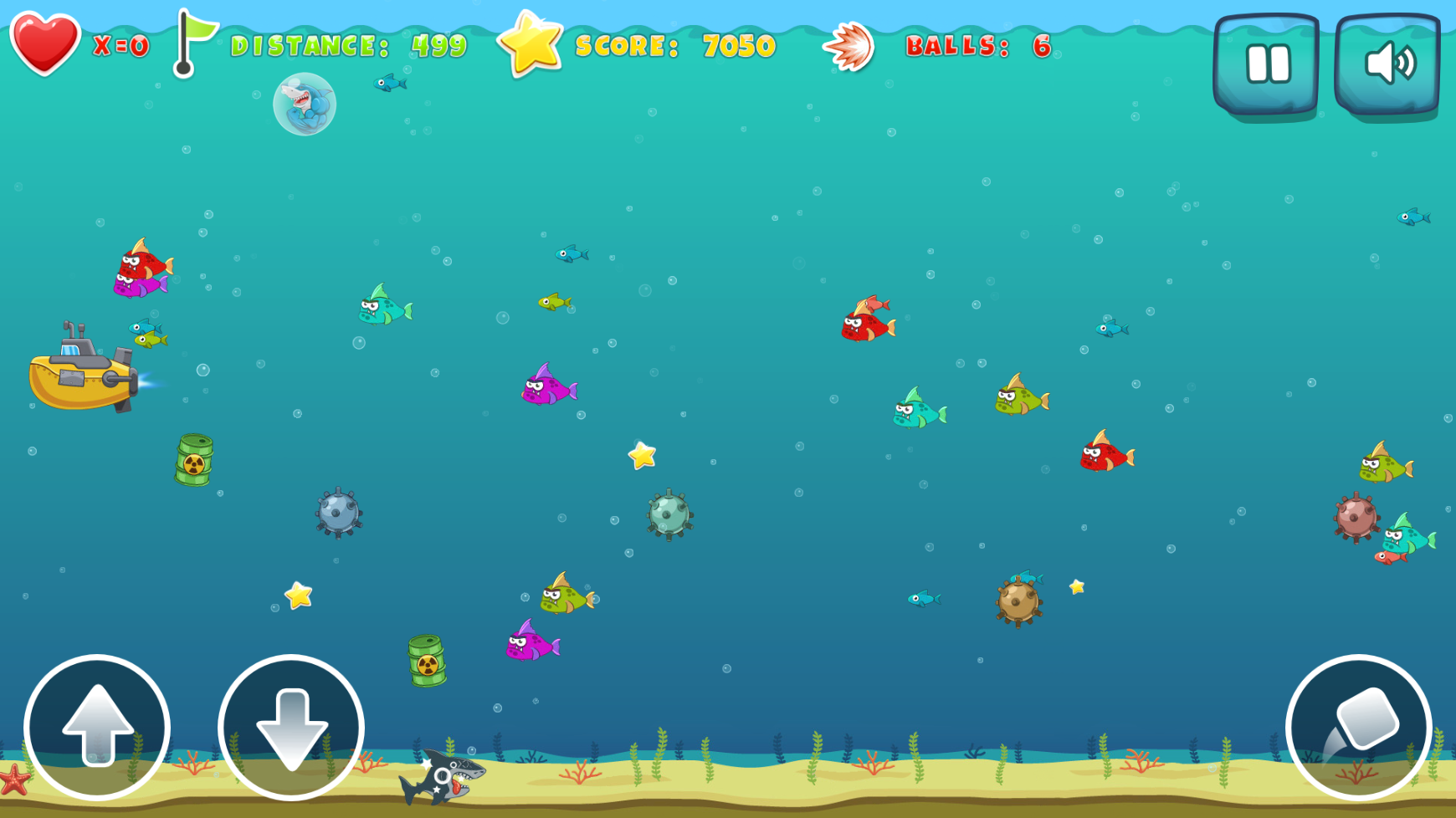1456x818 pixels.
Task: Click the shark inside the bubble
Action: [303, 102]
